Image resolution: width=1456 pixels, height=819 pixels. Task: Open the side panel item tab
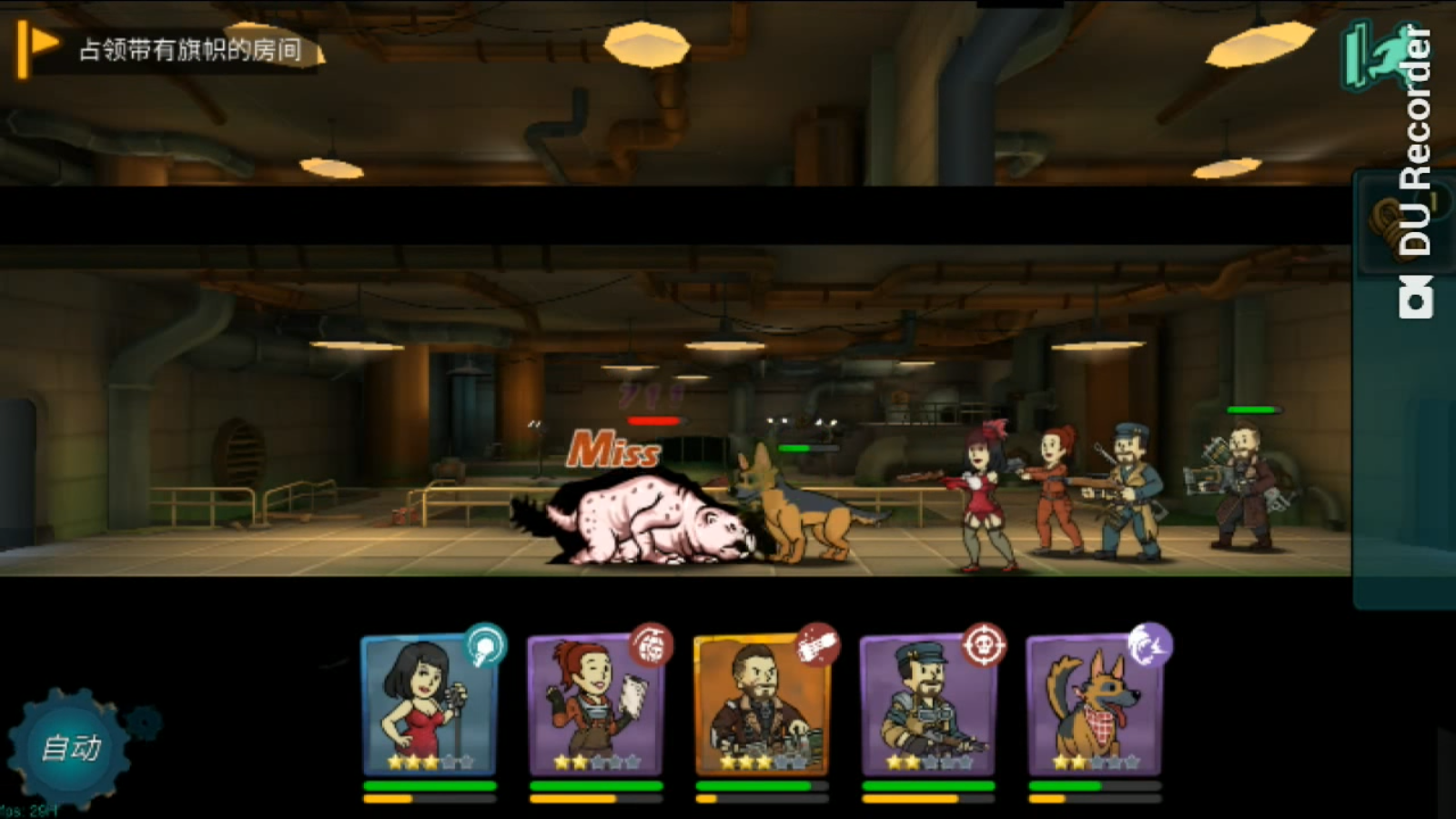click(1388, 223)
